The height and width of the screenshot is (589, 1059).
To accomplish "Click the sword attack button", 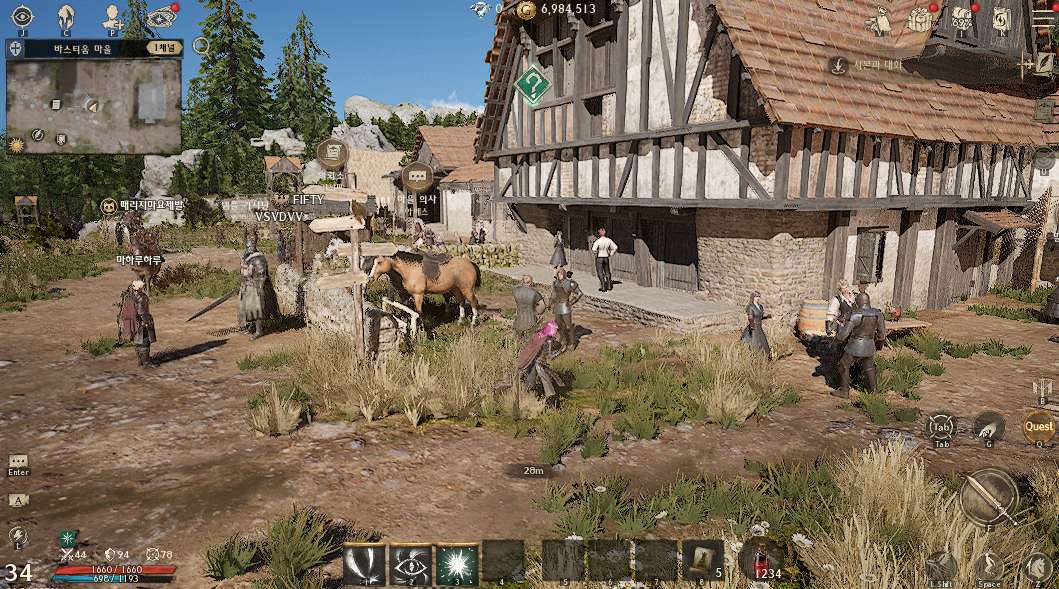I will click(989, 497).
